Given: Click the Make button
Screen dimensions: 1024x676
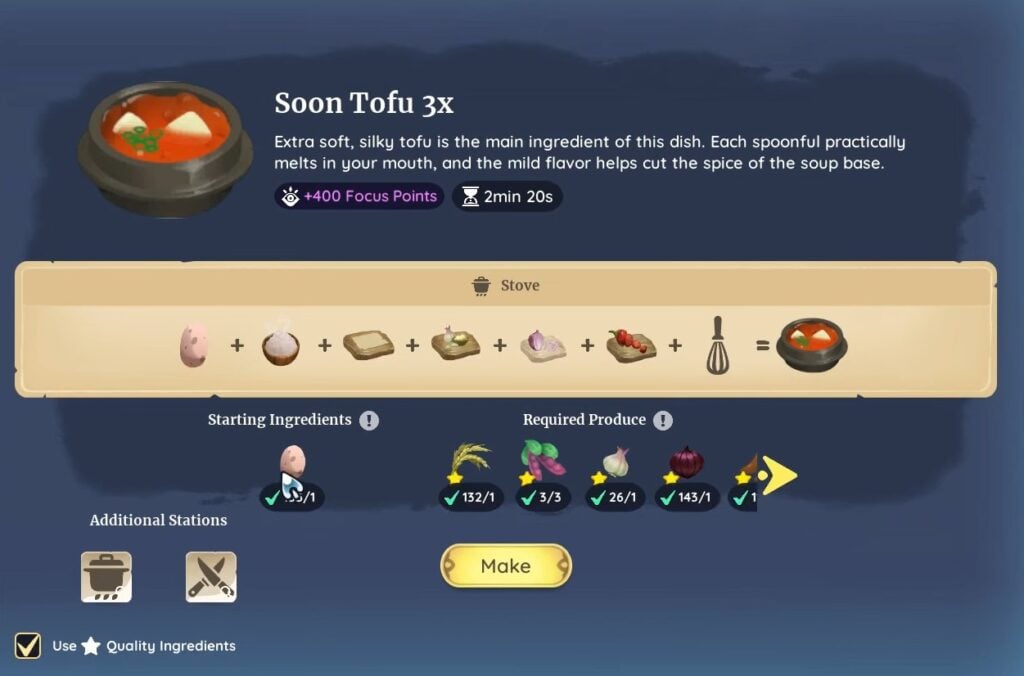Looking at the screenshot, I should 505,566.
